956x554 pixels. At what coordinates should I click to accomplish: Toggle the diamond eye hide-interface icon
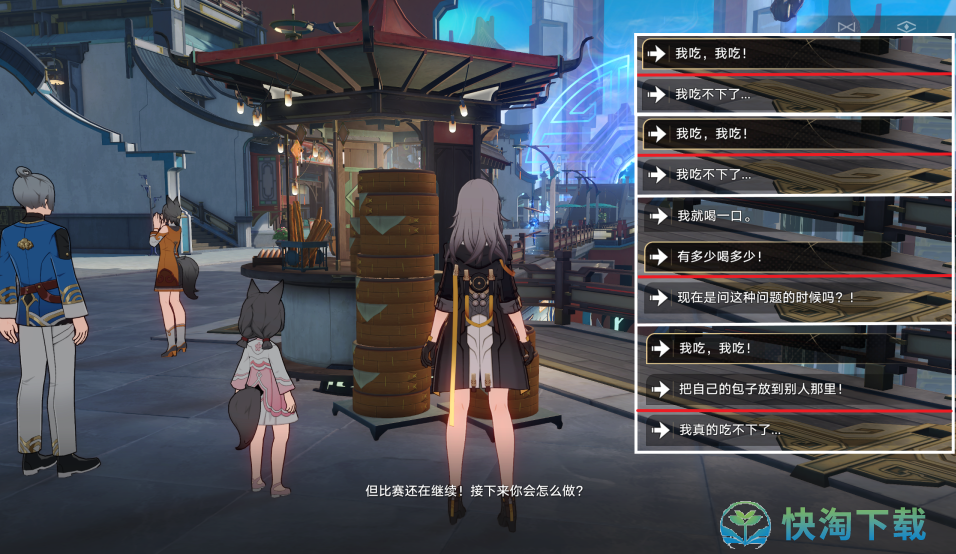pyautogui.click(x=906, y=26)
